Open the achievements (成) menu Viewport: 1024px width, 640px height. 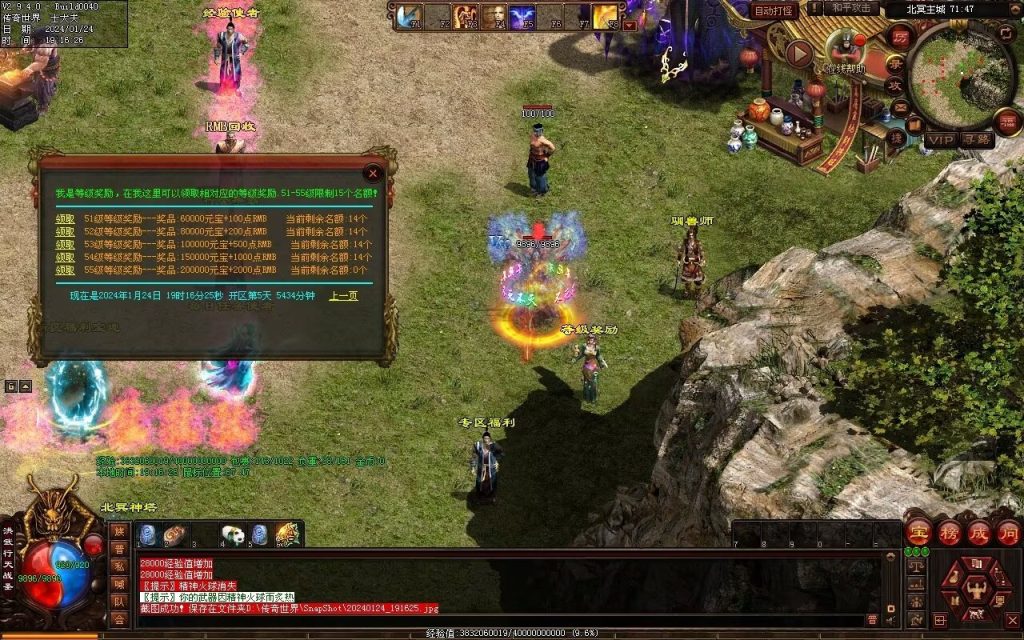coord(979,532)
